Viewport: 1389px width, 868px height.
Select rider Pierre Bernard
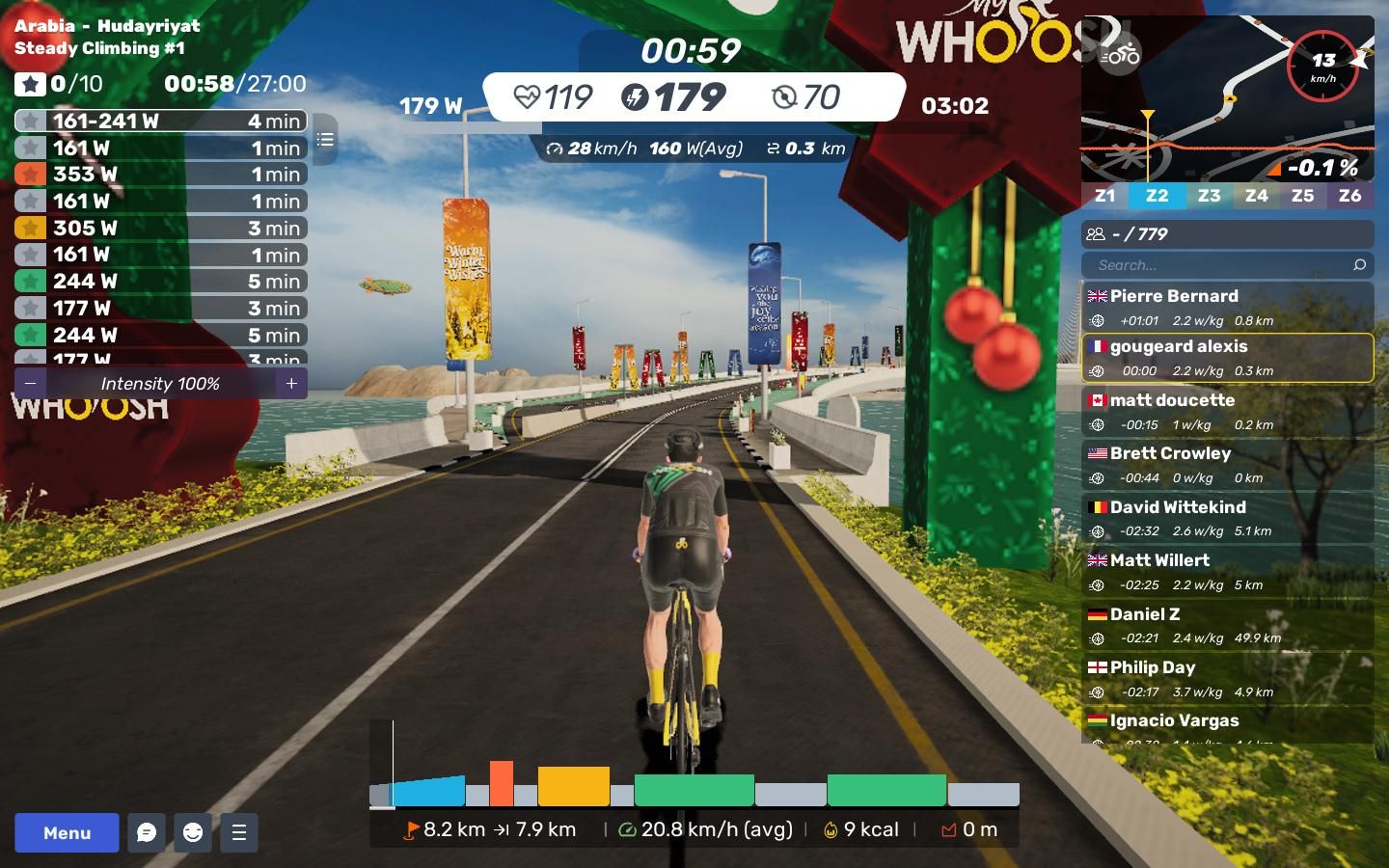coord(1227,307)
